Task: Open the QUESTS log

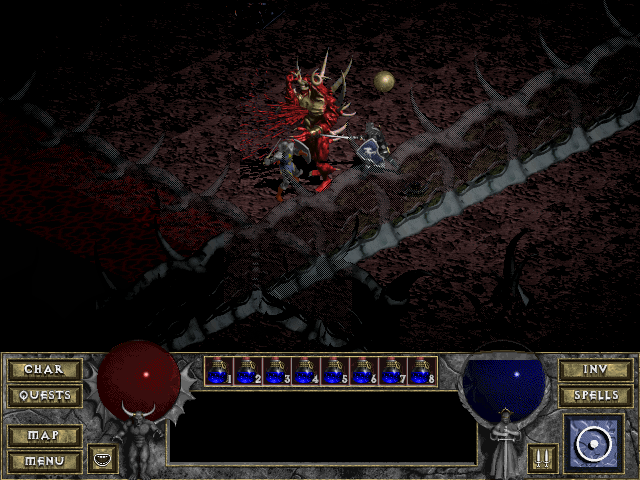Action: 45,395
